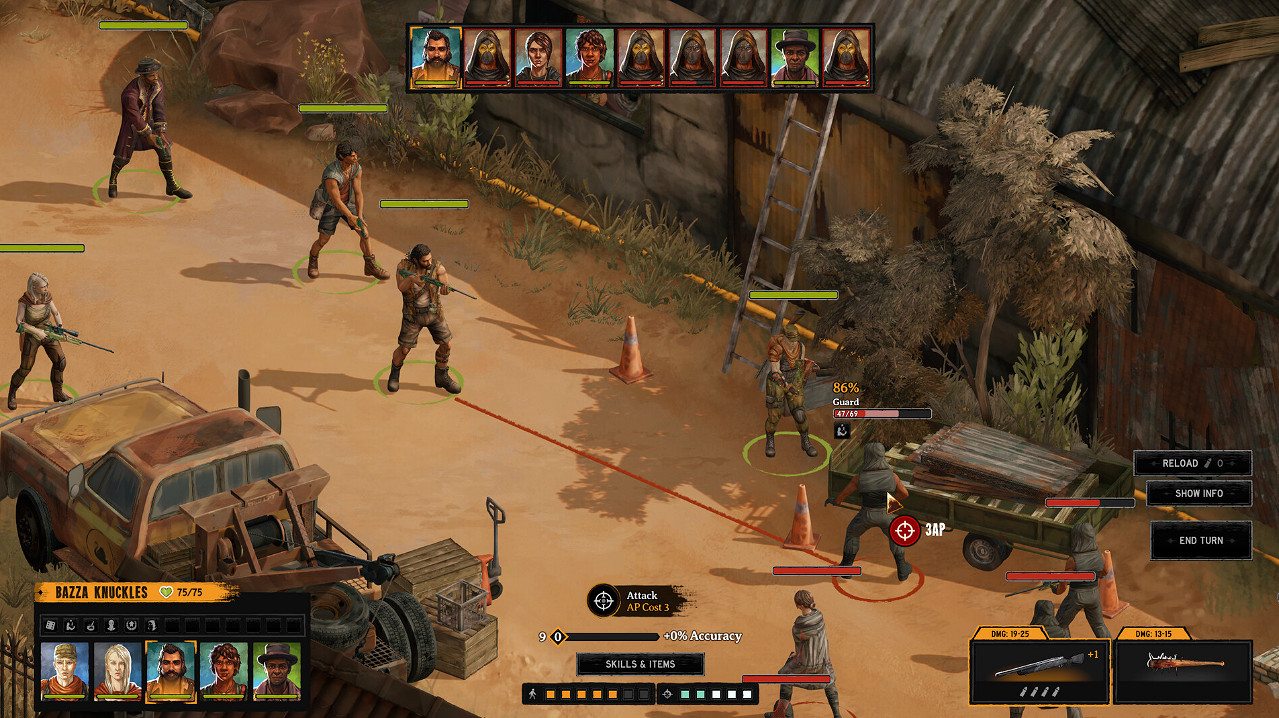Select Bazza Knuckles' highlighted party portrait

pos(170,670)
